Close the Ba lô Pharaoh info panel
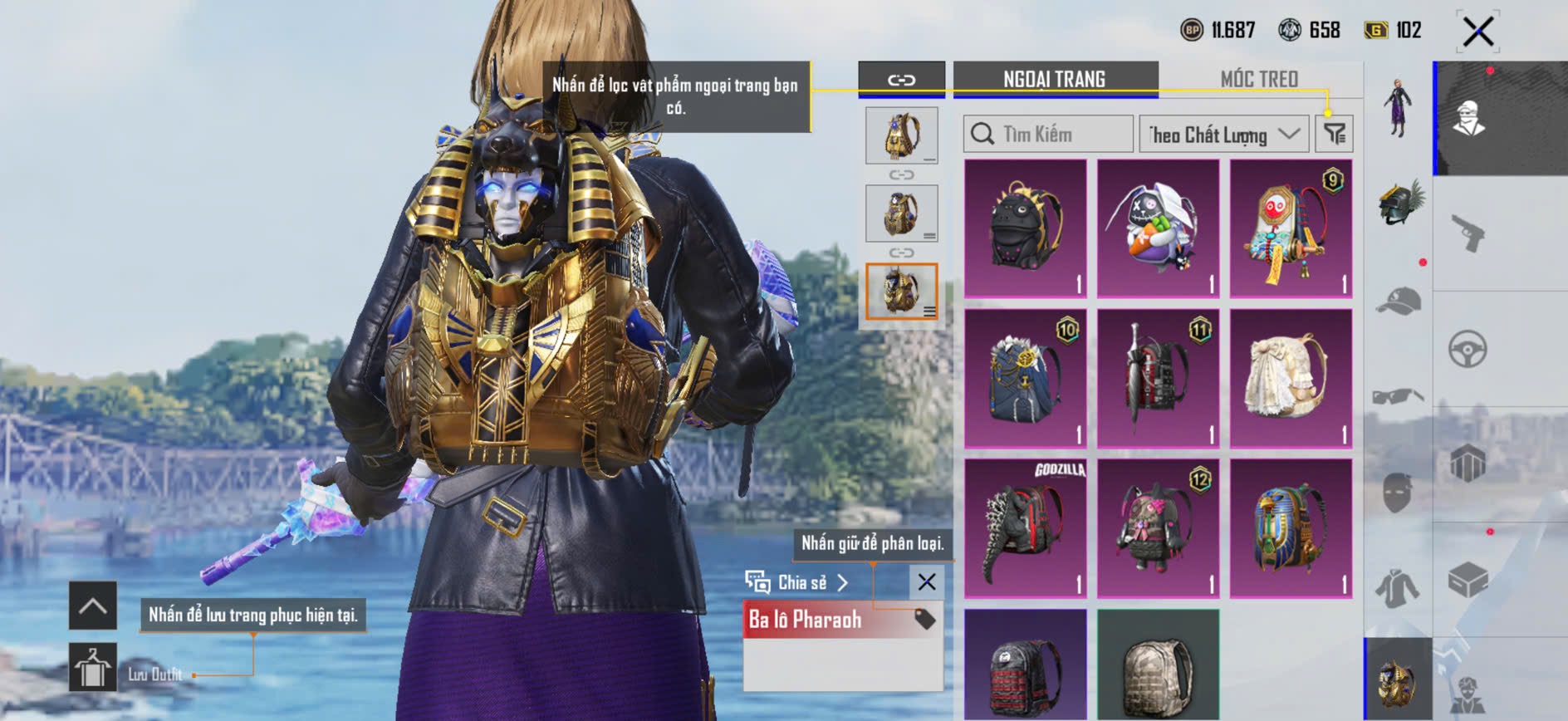 tap(927, 582)
